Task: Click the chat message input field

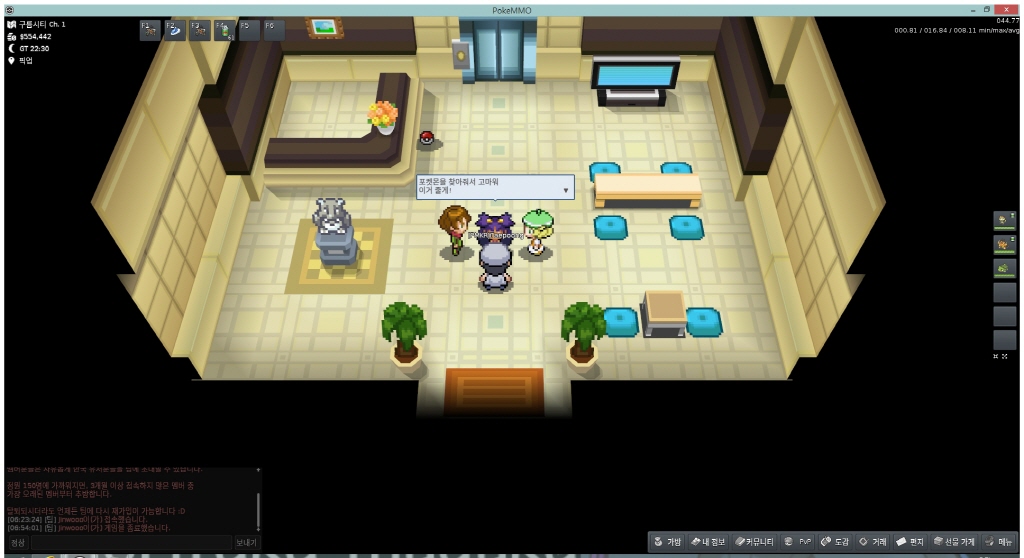Action: tap(130, 542)
